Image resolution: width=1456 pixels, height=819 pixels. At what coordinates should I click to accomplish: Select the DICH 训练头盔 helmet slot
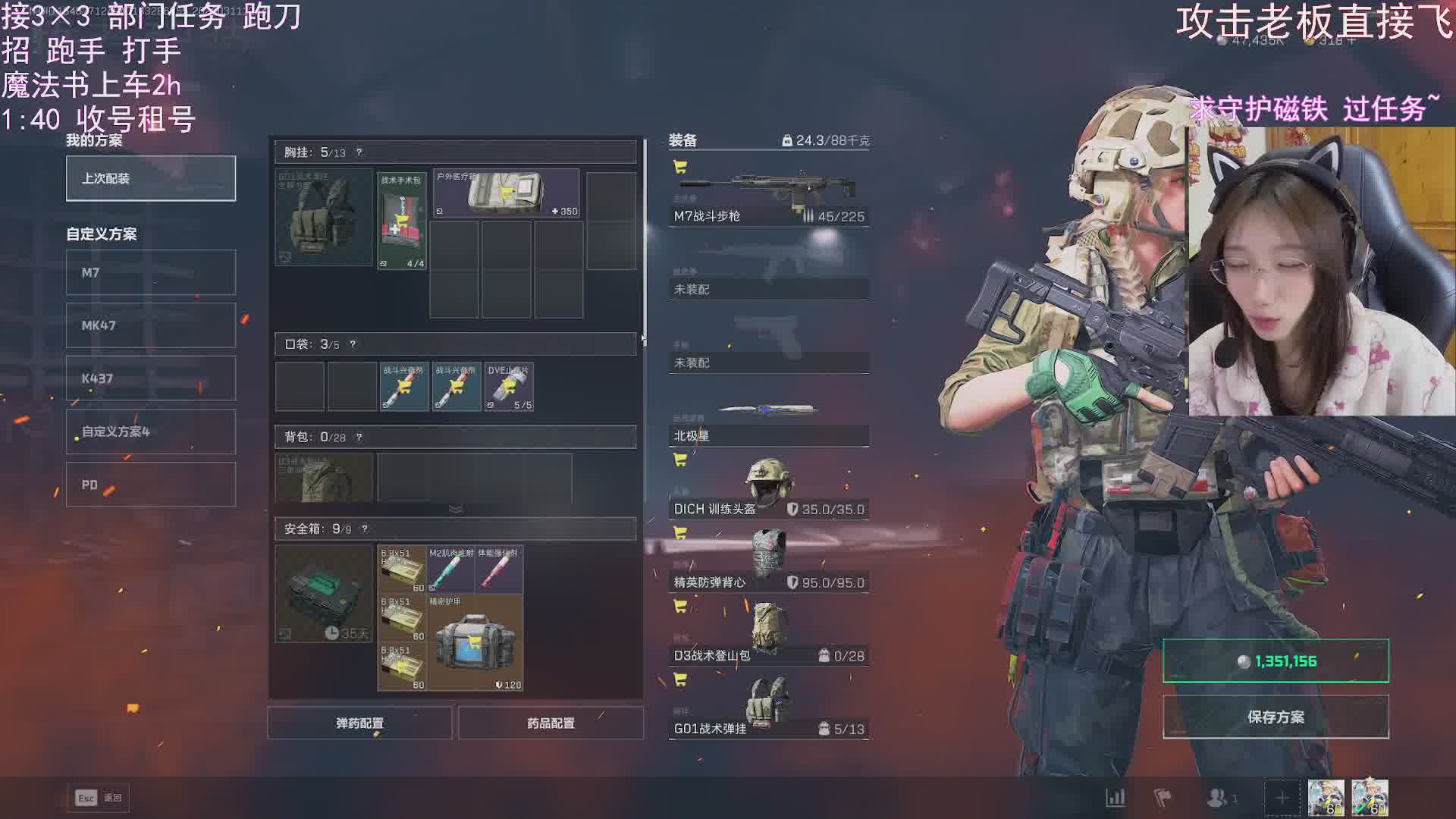768,489
